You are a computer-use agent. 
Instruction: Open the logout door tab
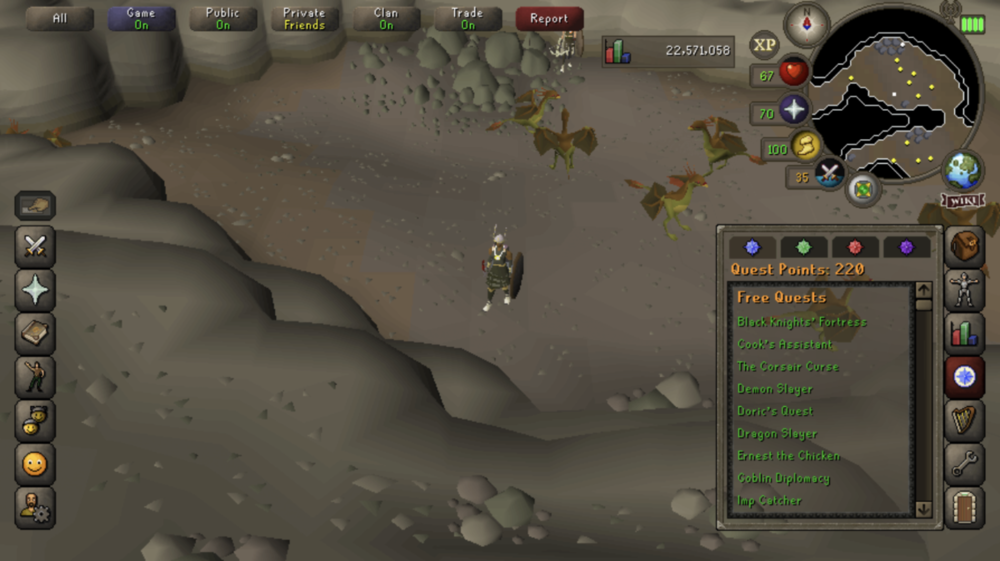pyautogui.click(x=965, y=505)
